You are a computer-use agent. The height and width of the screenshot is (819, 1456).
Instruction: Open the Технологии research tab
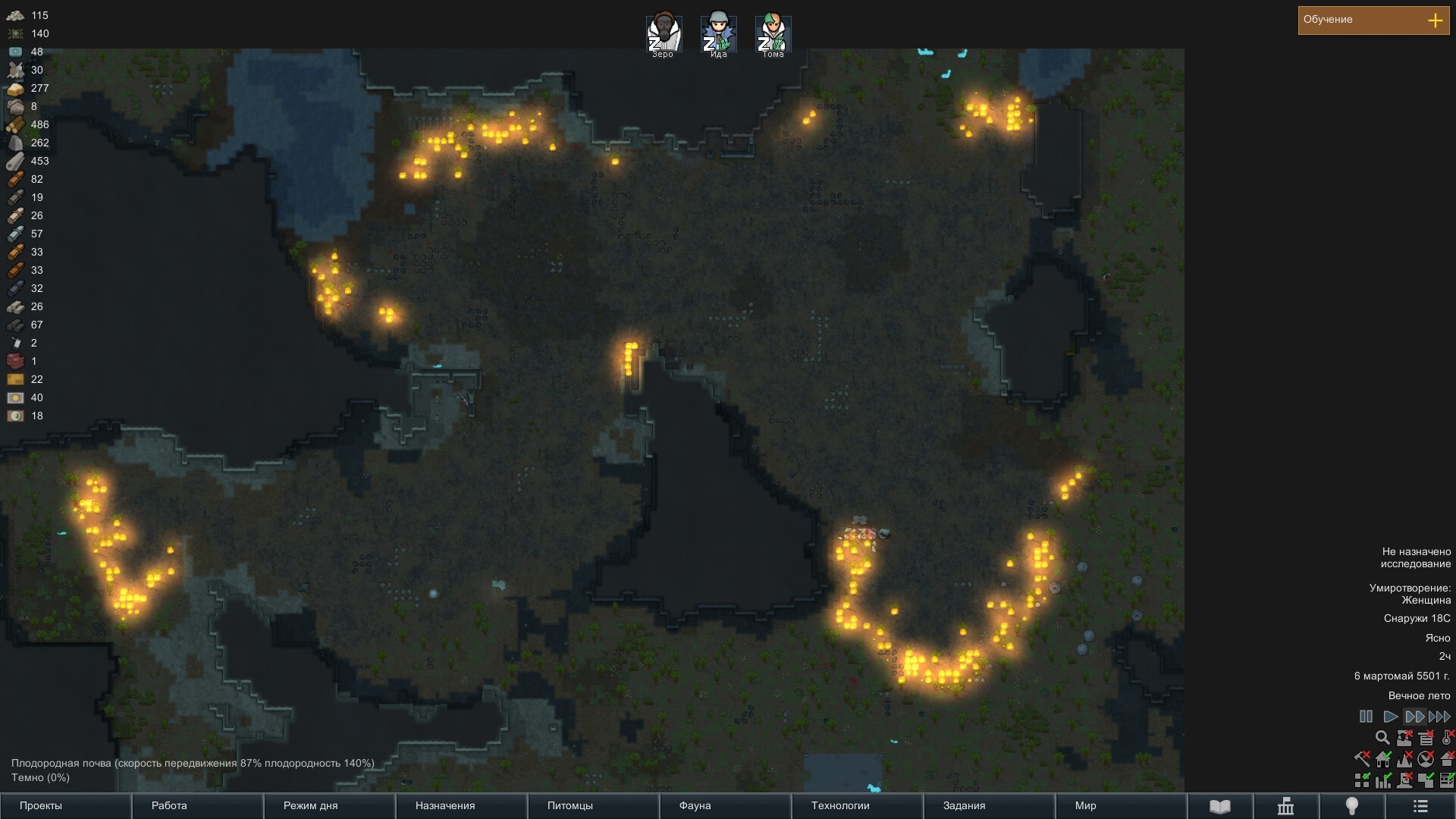857,806
